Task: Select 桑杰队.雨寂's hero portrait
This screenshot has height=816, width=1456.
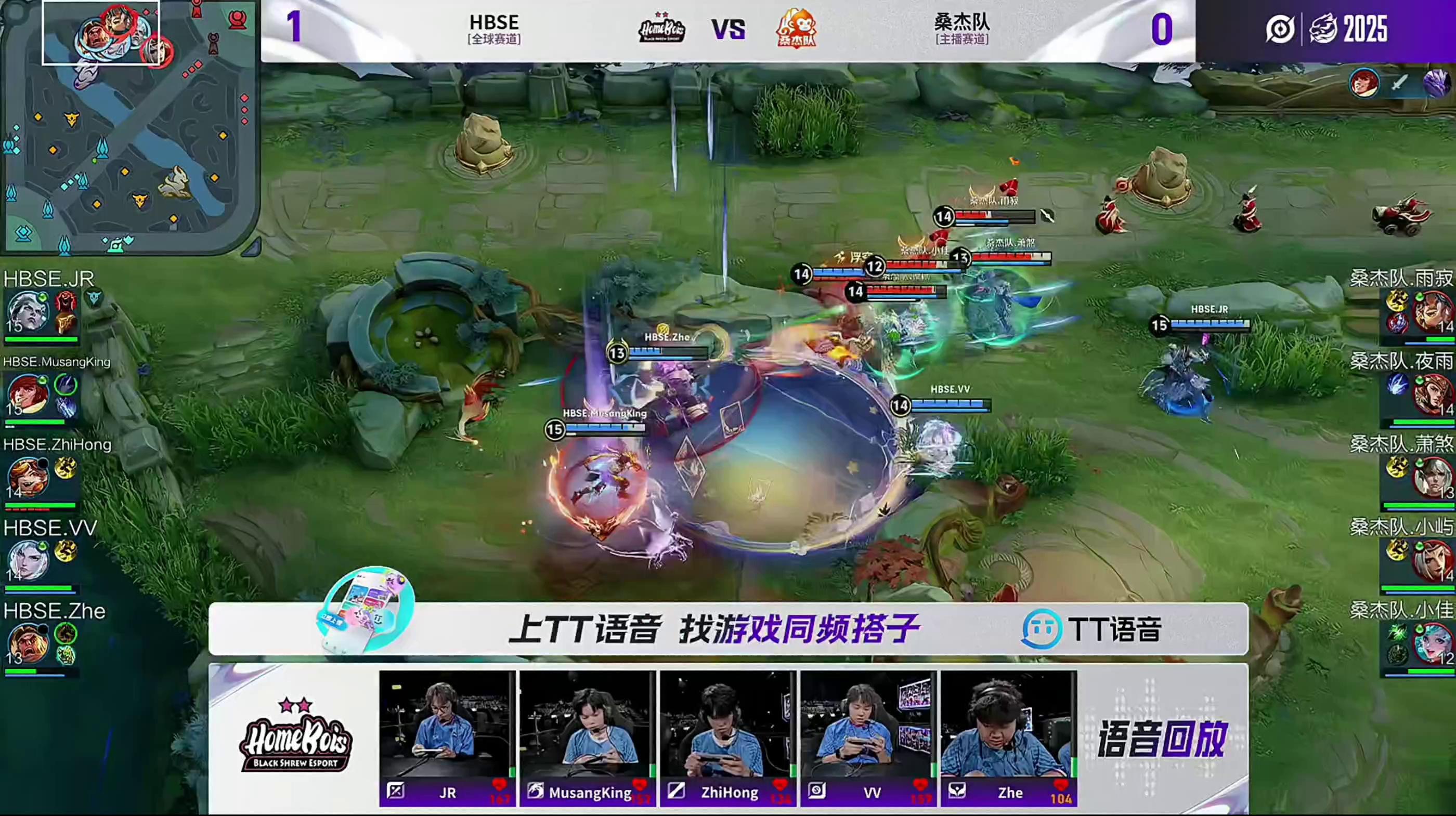Action: pos(1432,312)
